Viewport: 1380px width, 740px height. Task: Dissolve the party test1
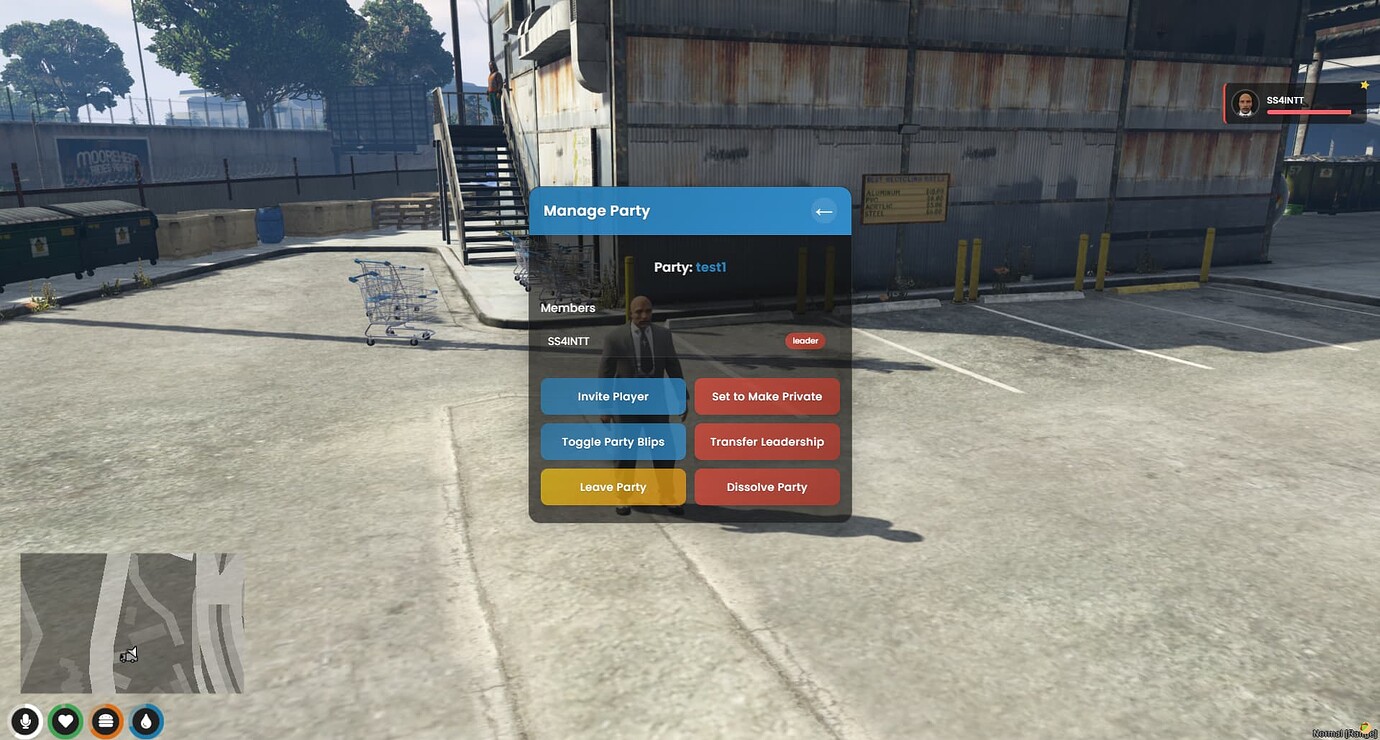point(767,486)
